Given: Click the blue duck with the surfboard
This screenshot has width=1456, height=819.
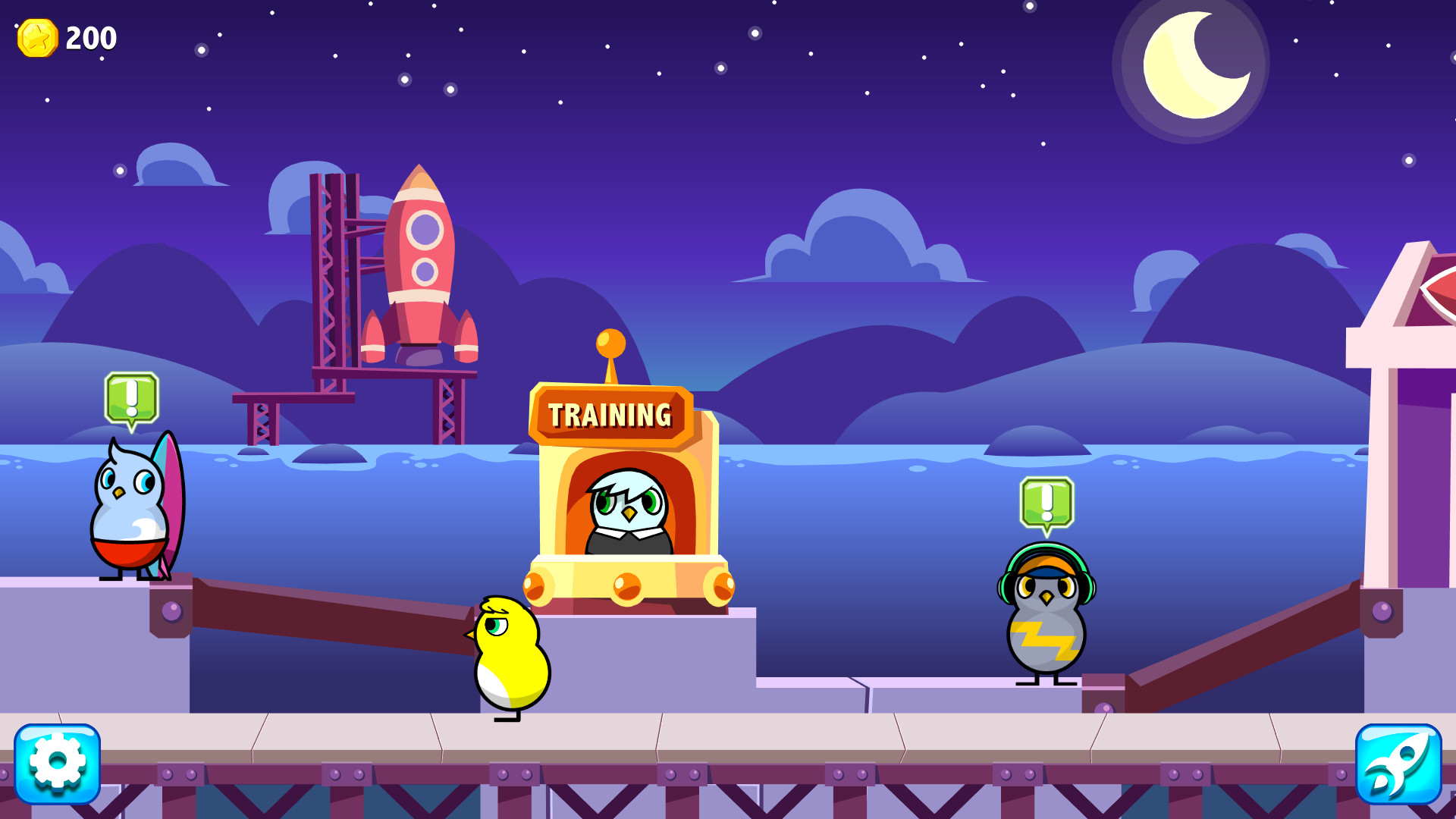Looking at the screenshot, I should pos(129,516).
